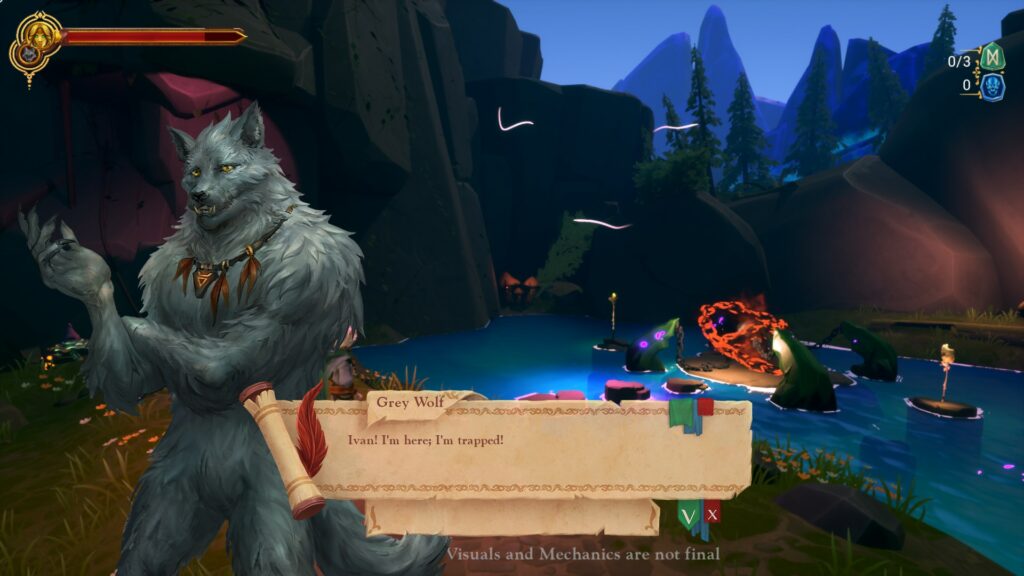This screenshot has height=576, width=1024.
Task: Close the dialogue with the red X button
Action: coord(713,515)
